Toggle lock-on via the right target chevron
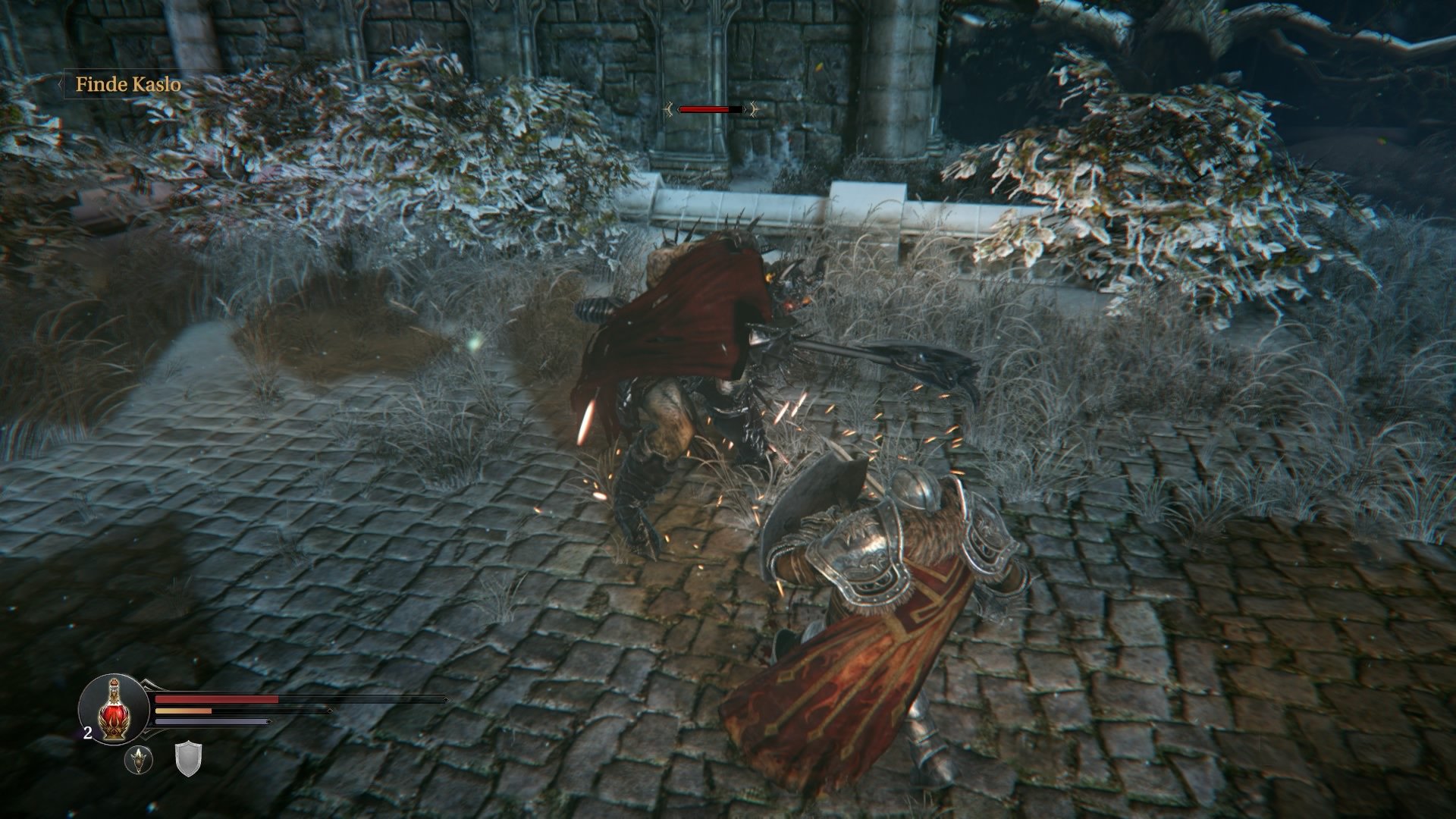Image resolution: width=1456 pixels, height=819 pixels. click(x=753, y=109)
